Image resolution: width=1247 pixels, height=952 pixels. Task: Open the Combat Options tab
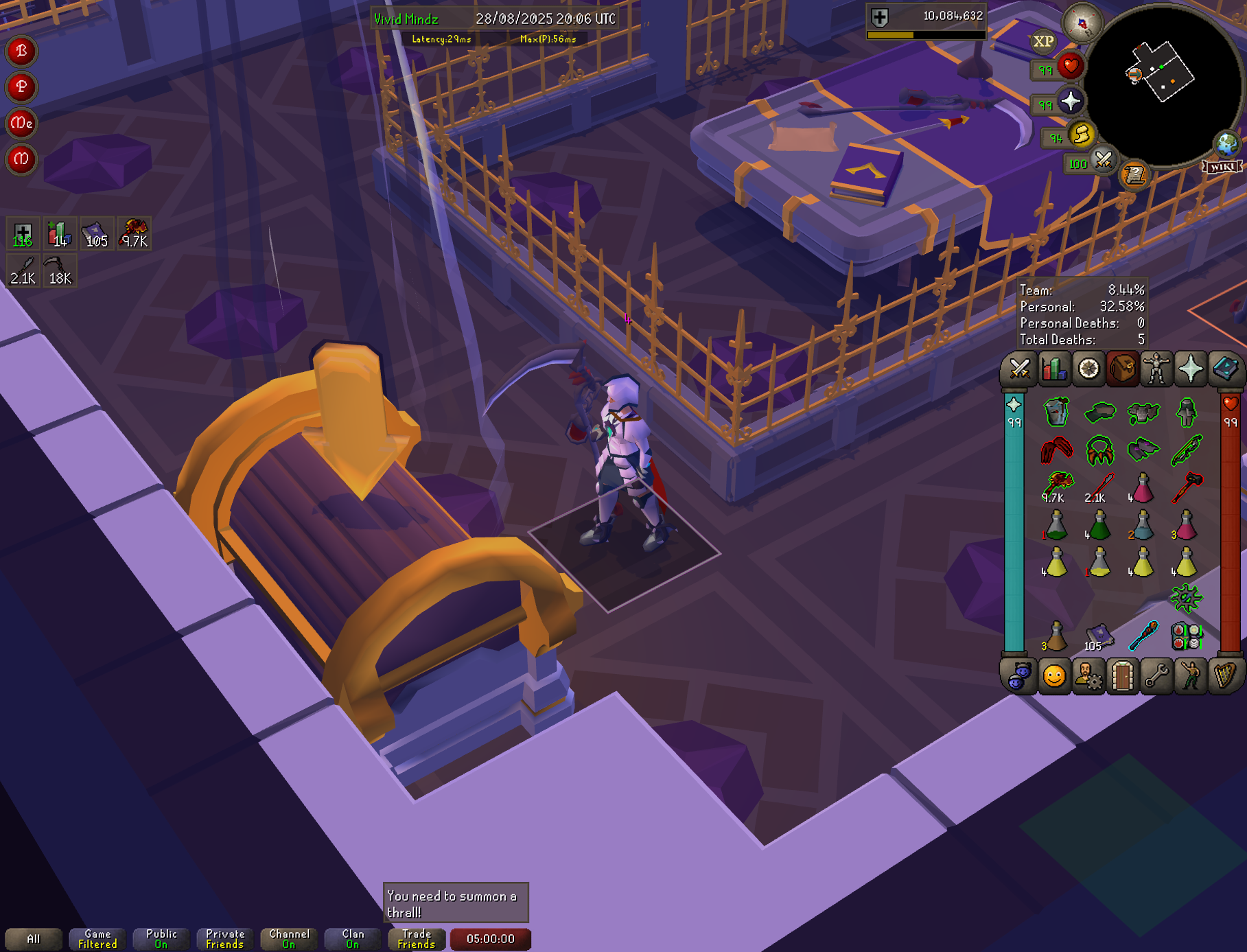(x=1020, y=369)
